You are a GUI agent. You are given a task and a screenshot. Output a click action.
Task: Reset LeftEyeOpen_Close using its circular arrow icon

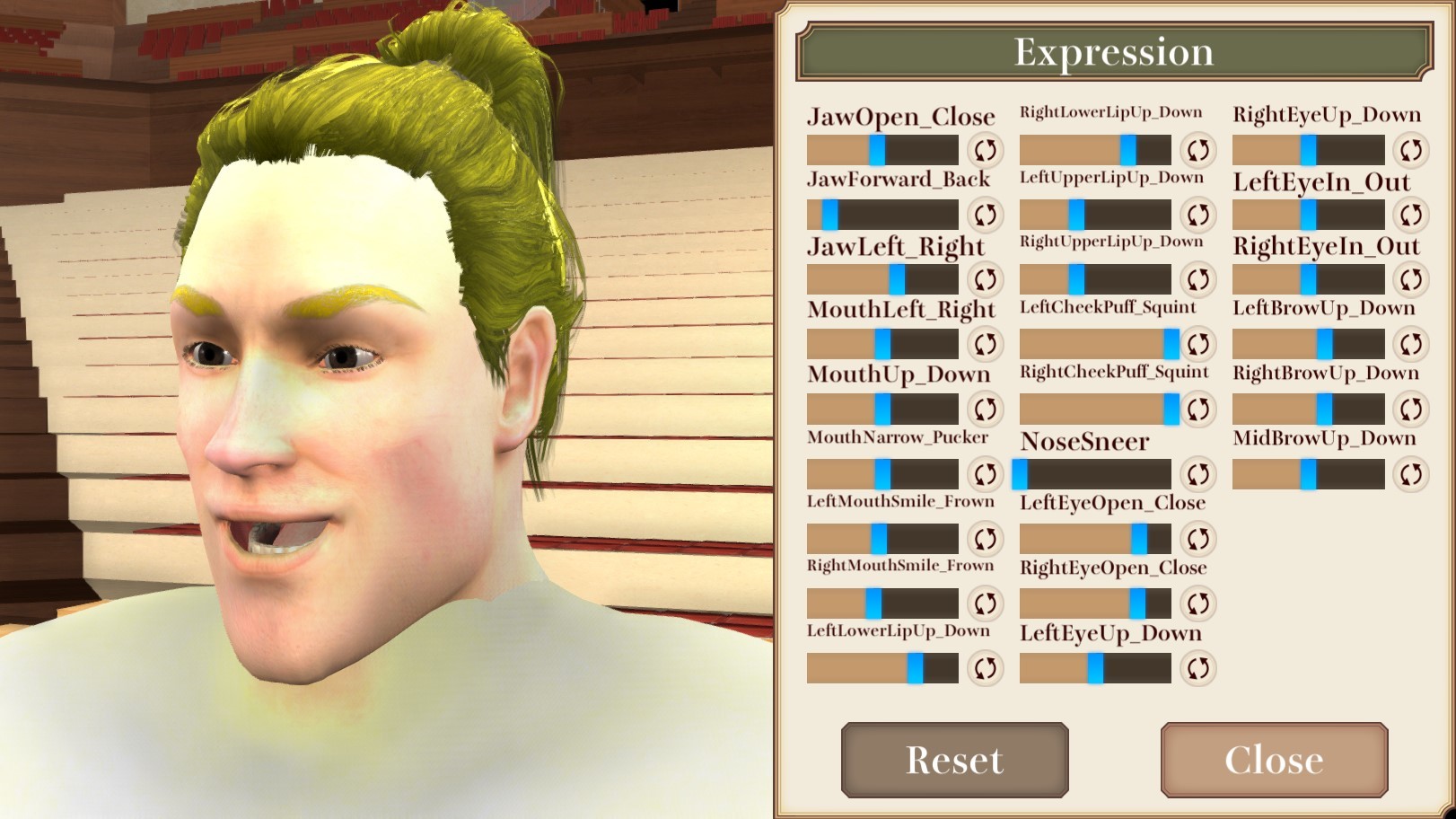coord(1196,539)
